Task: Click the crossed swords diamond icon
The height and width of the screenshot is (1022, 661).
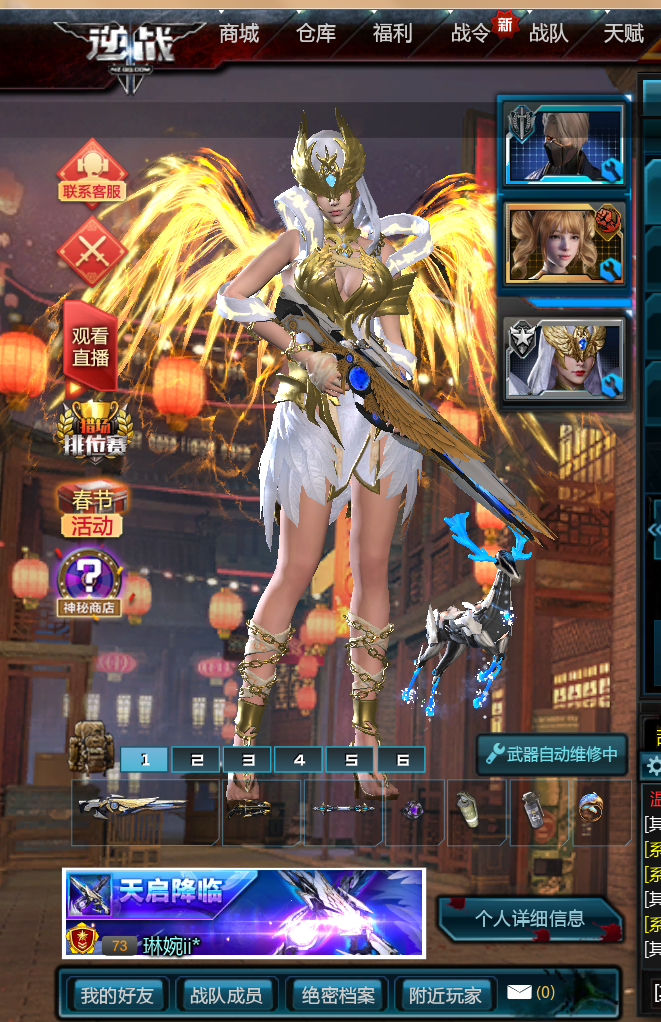Action: (x=92, y=250)
